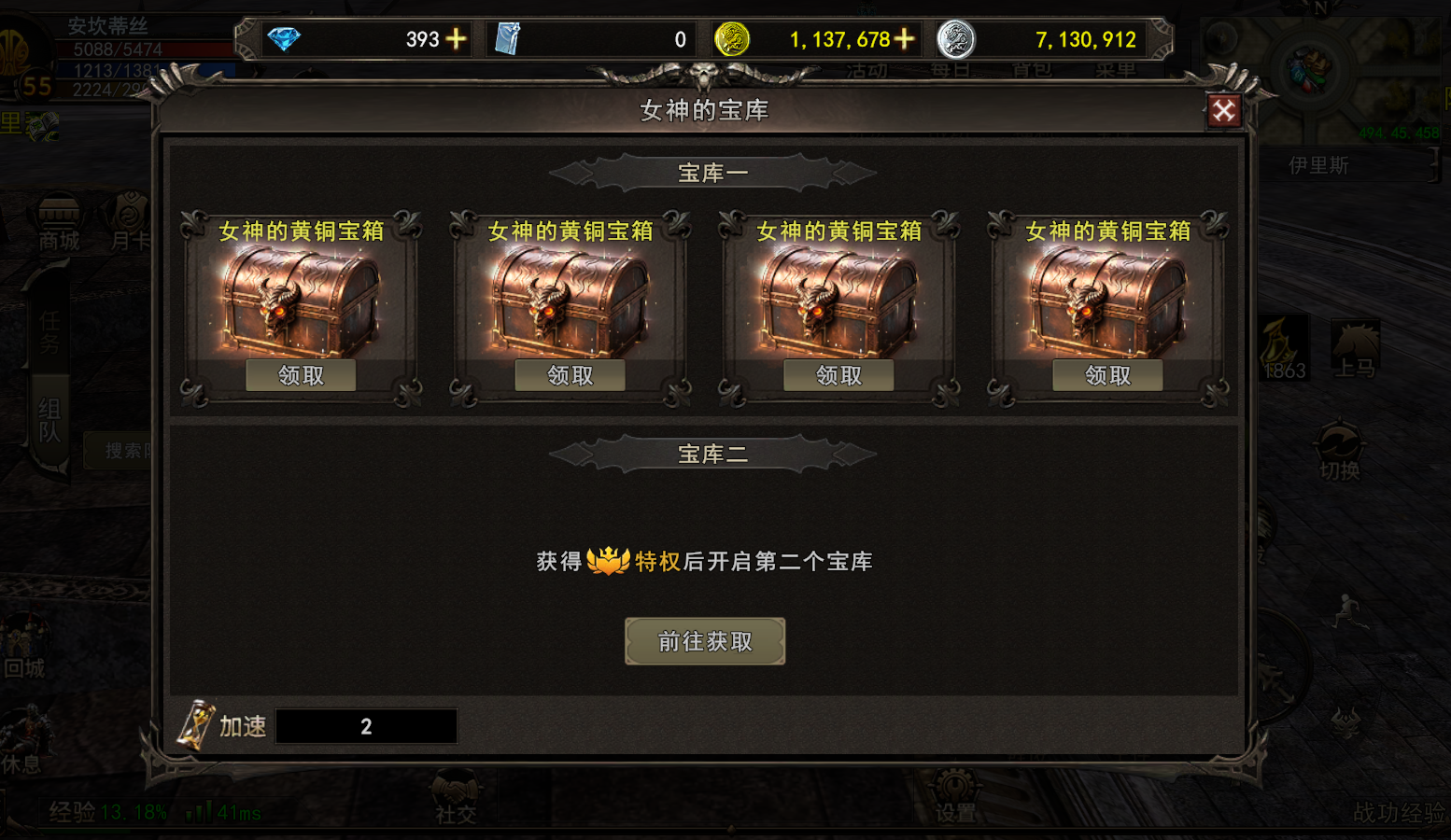Buy gold with the plus beside 1,137,678
The height and width of the screenshot is (840, 1451).
click(x=904, y=39)
